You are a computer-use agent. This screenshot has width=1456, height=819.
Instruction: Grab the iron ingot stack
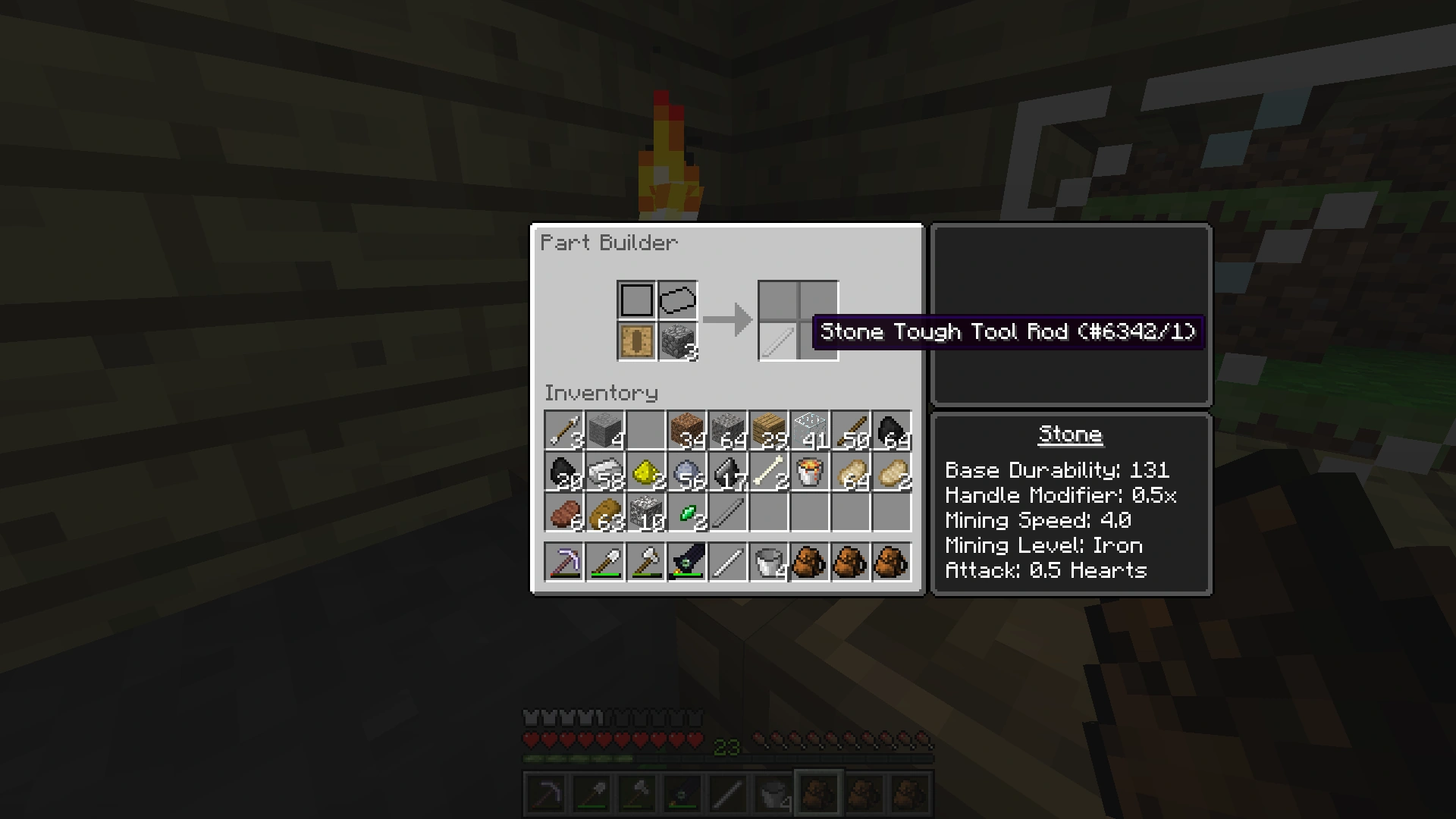[x=605, y=470]
